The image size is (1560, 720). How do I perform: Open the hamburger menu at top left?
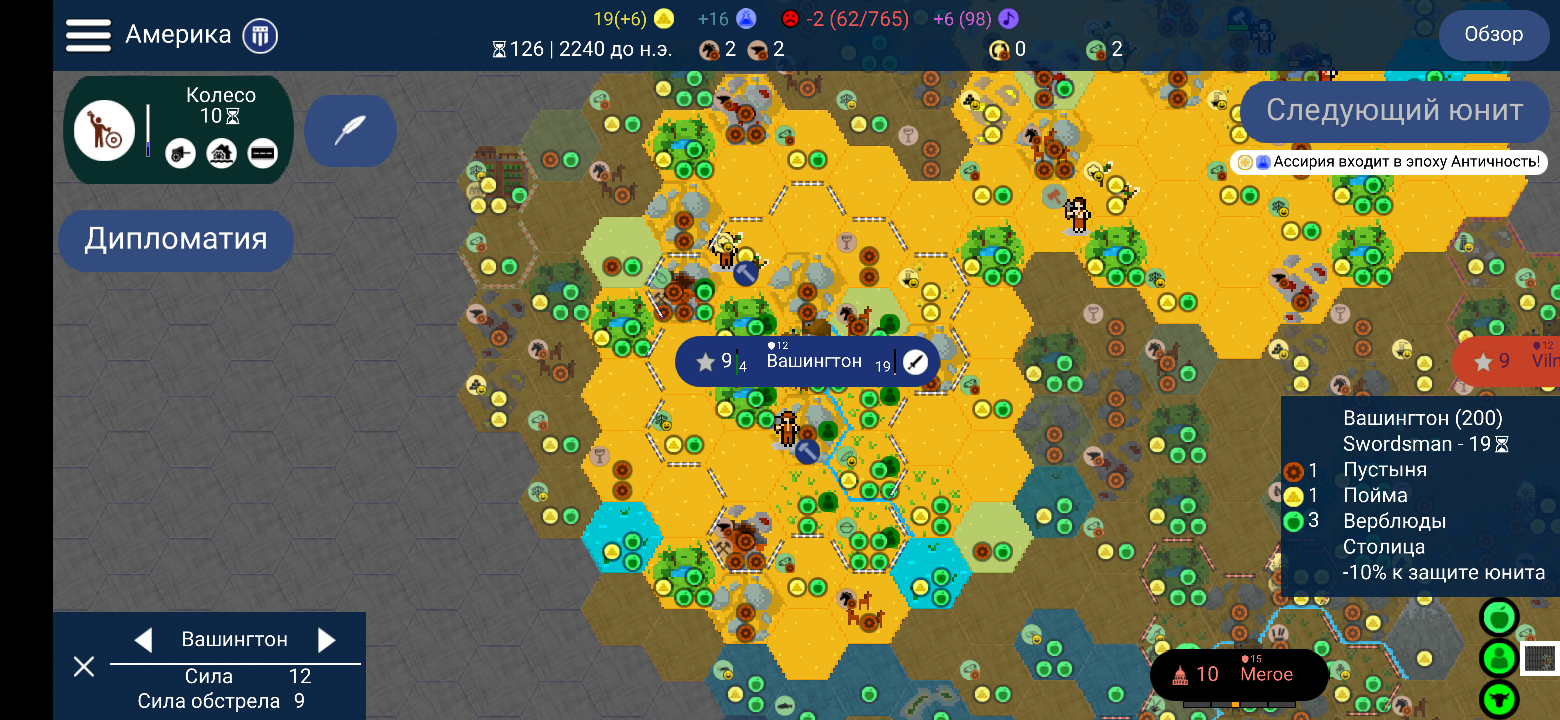[x=88, y=33]
